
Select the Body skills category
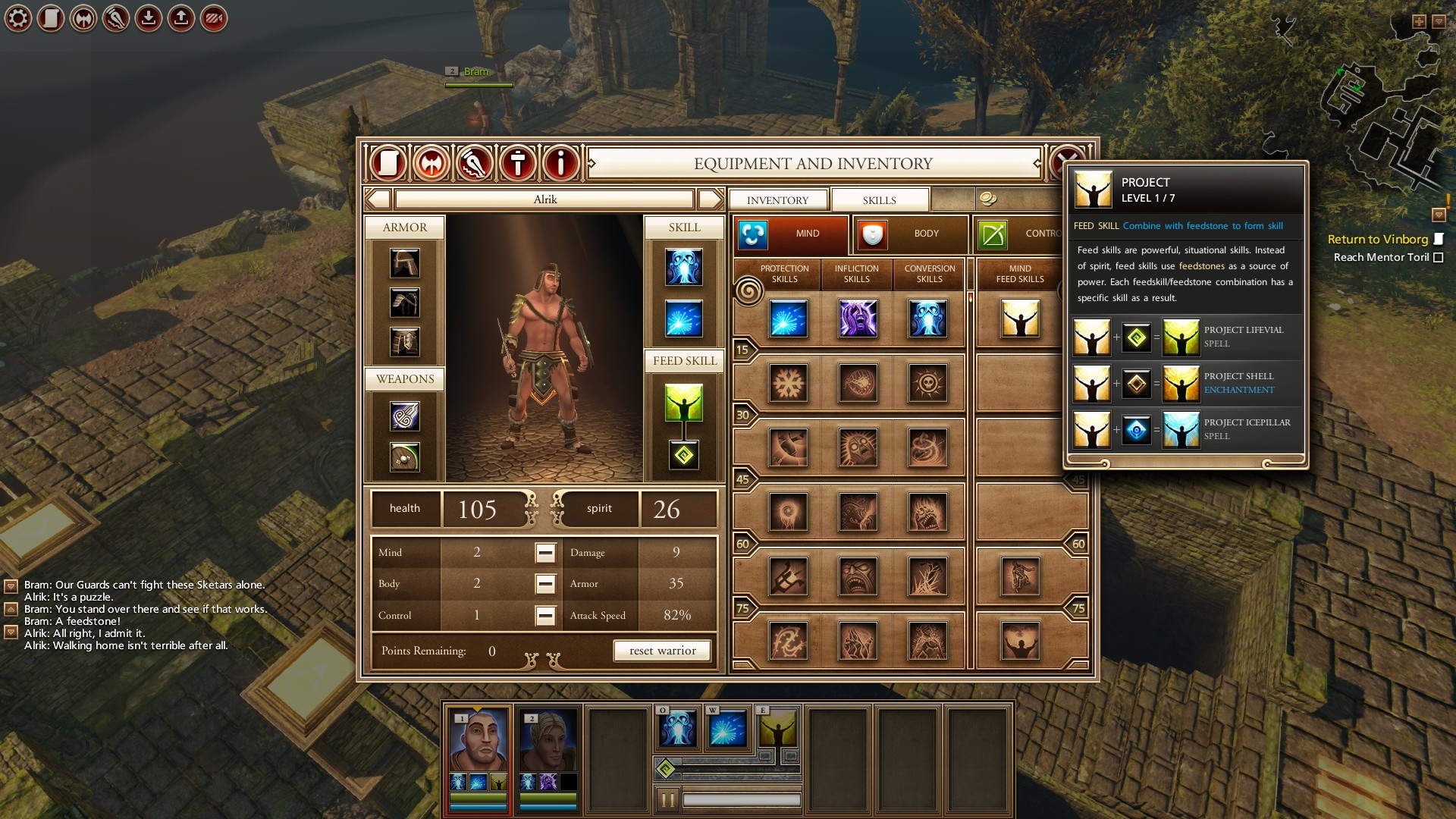pyautogui.click(x=910, y=234)
